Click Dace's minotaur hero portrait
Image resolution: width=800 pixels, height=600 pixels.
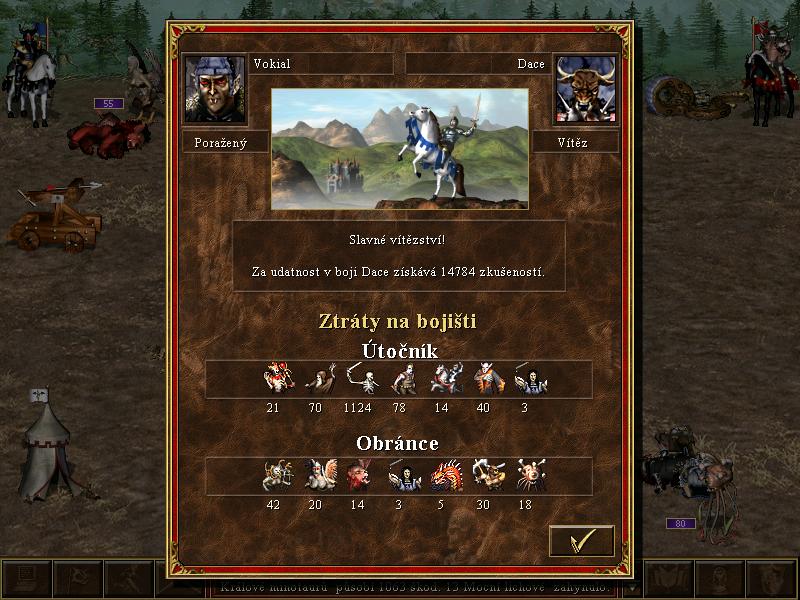(x=584, y=89)
